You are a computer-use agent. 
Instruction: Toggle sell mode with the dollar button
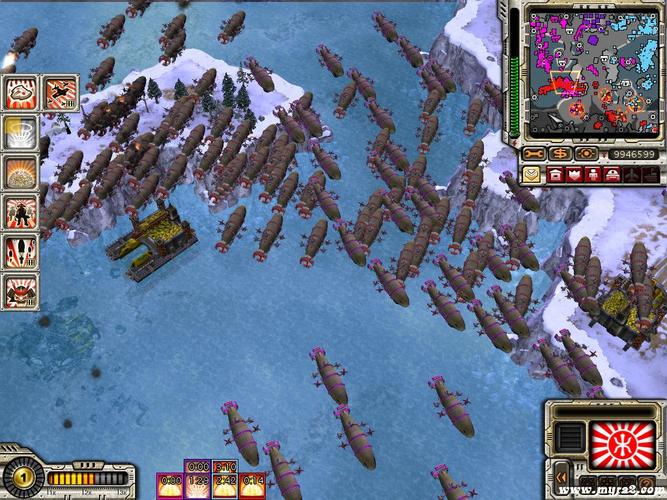tap(560, 155)
